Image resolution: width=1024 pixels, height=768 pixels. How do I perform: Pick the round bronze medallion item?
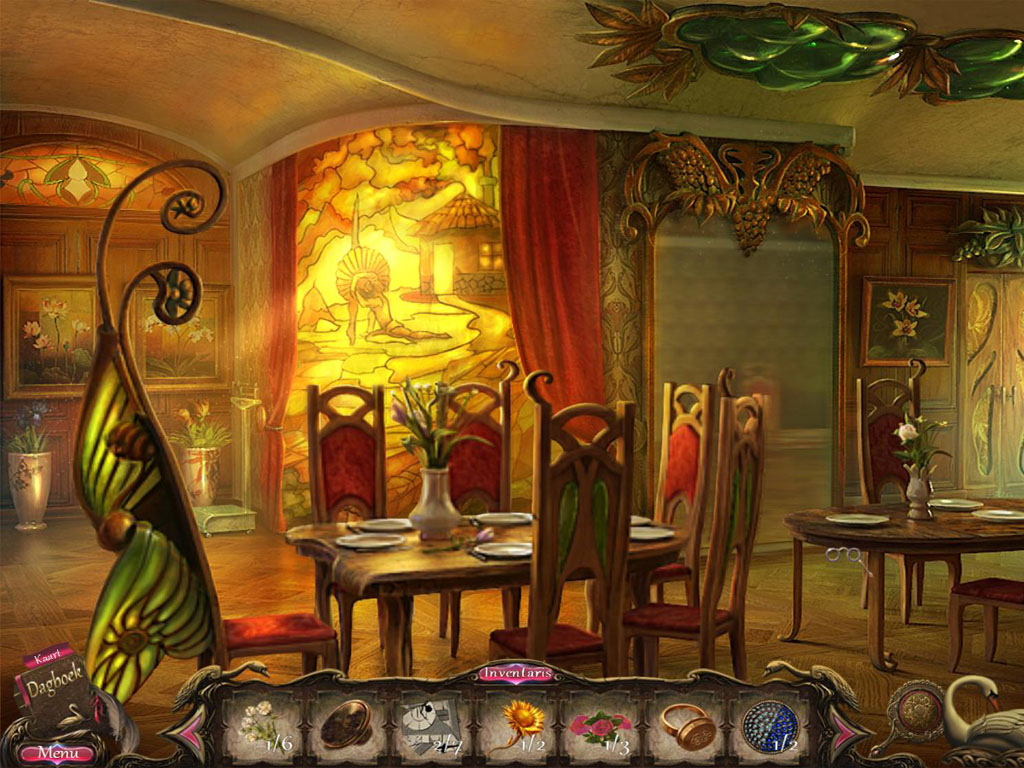[x=346, y=724]
